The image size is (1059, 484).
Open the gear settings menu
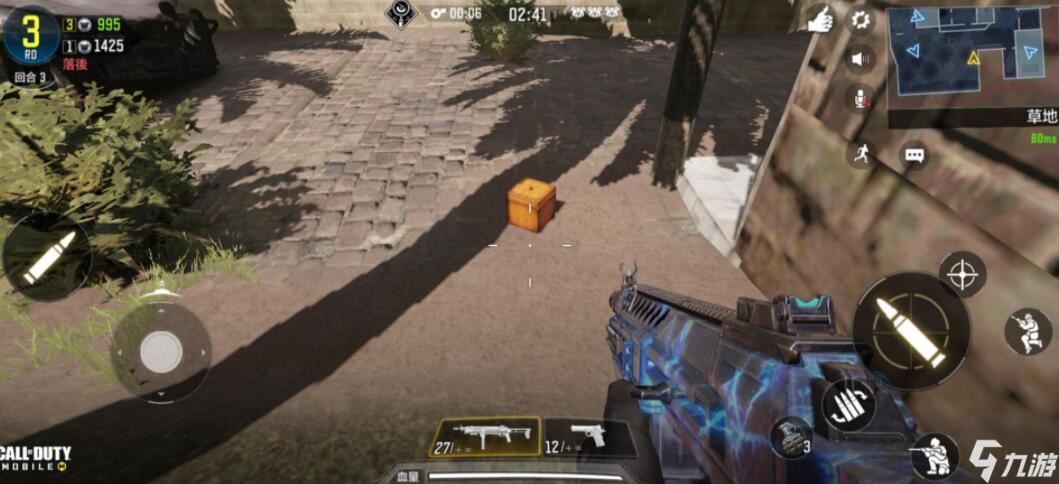[860, 20]
